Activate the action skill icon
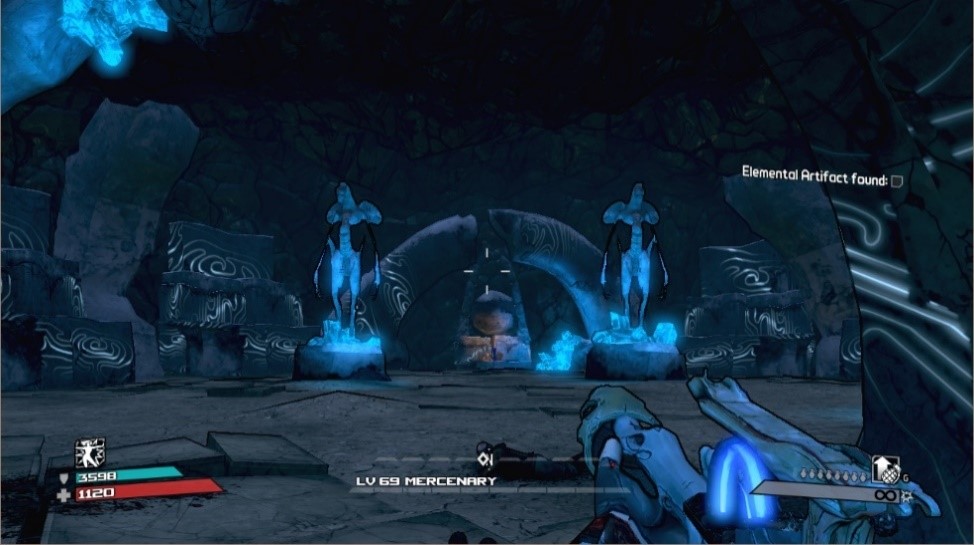Viewport: 974px width, 545px height. click(x=90, y=454)
